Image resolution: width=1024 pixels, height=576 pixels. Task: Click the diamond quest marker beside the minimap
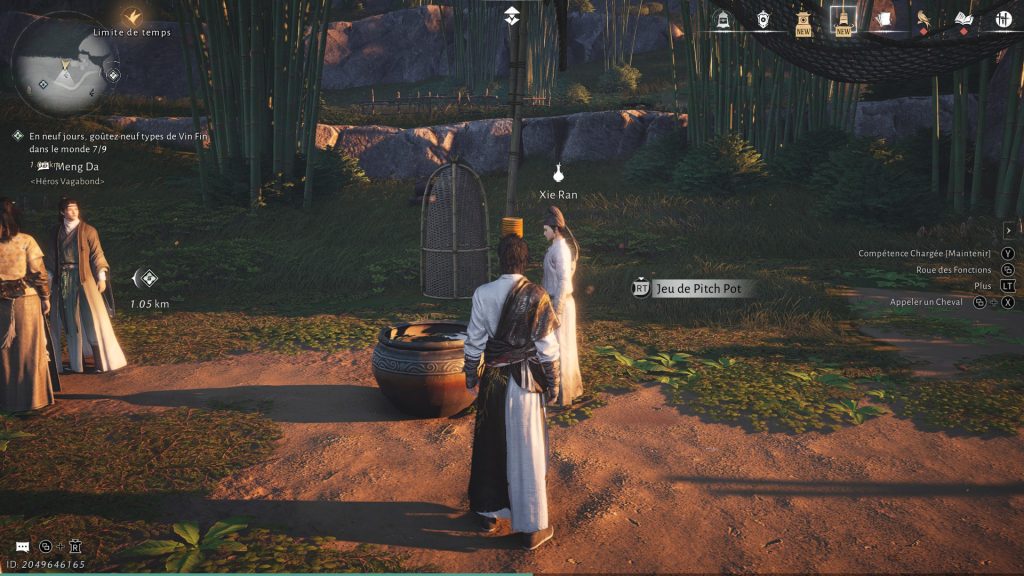click(x=113, y=75)
